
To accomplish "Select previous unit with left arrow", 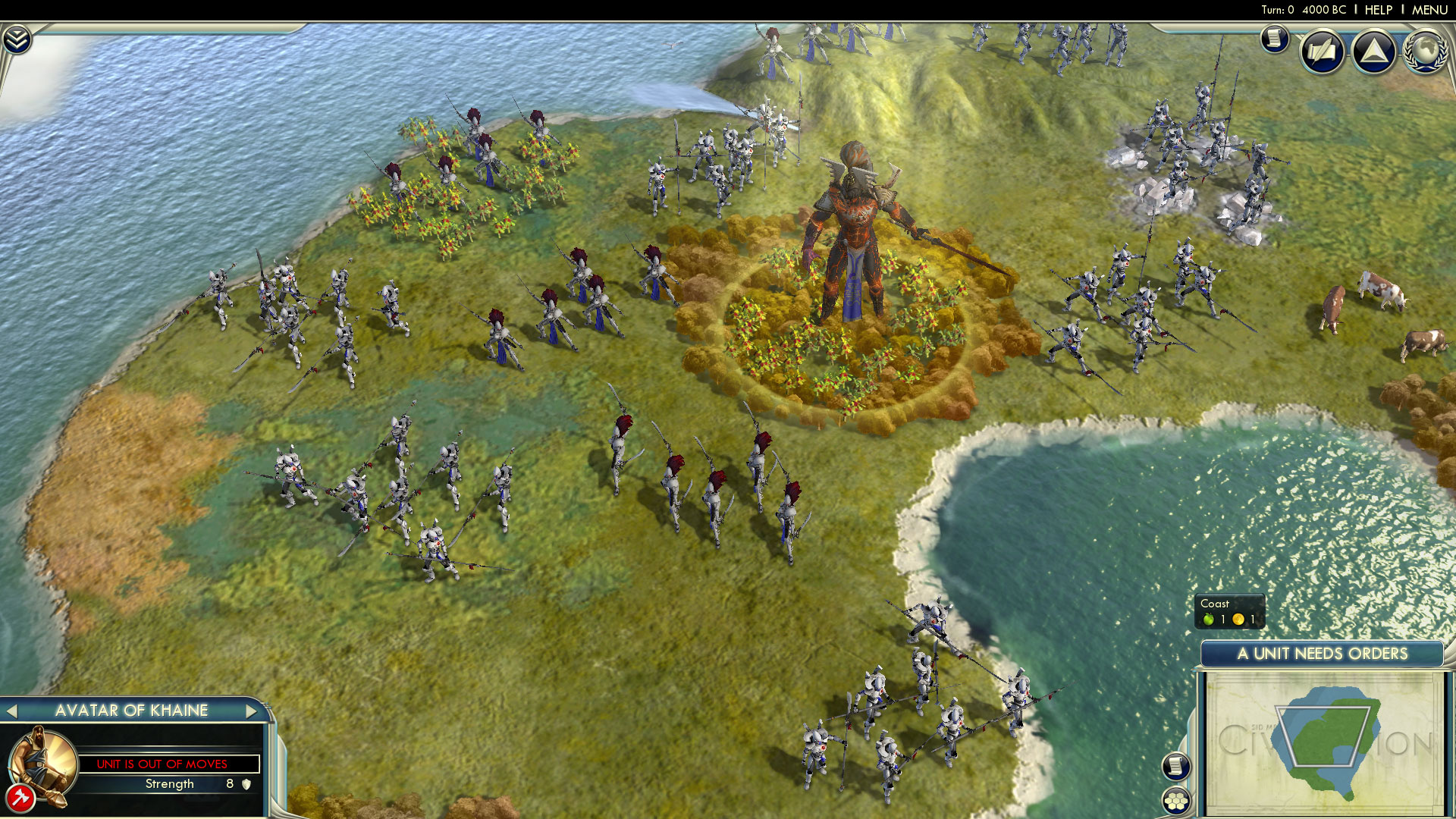I will (11, 711).
